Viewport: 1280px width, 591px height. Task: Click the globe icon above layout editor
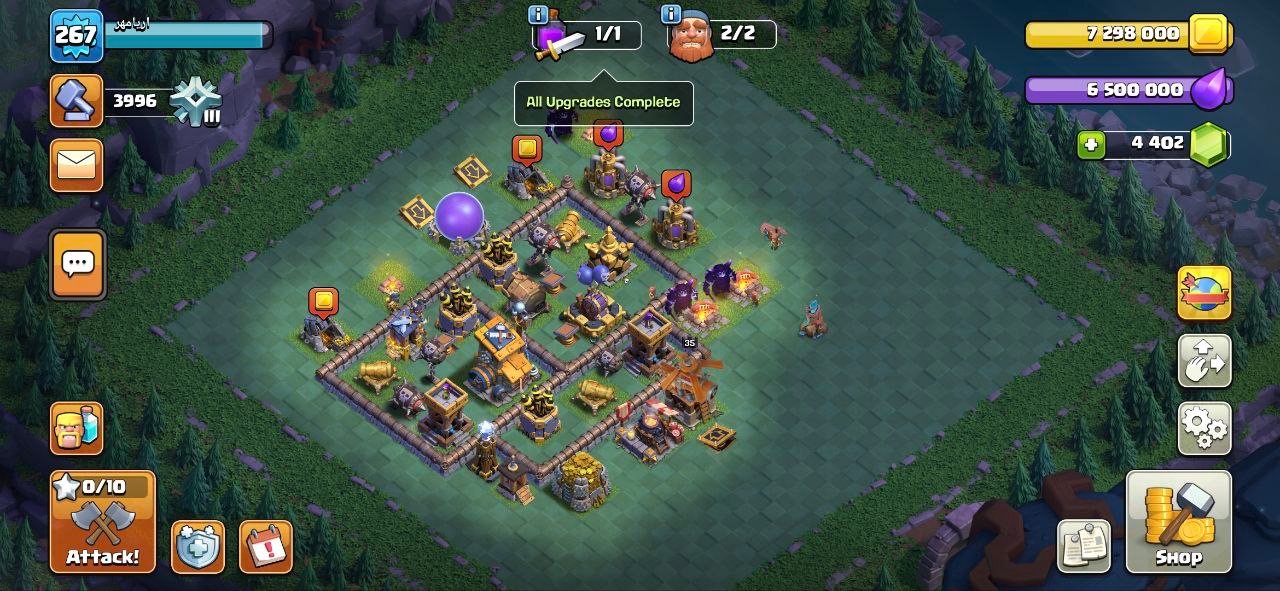(1204, 293)
